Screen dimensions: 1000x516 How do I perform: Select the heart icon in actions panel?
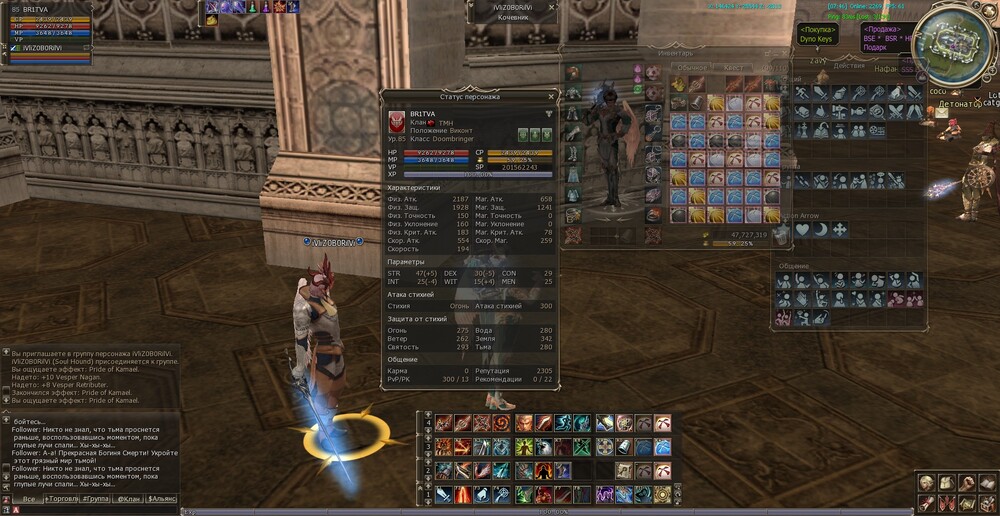pos(802,229)
